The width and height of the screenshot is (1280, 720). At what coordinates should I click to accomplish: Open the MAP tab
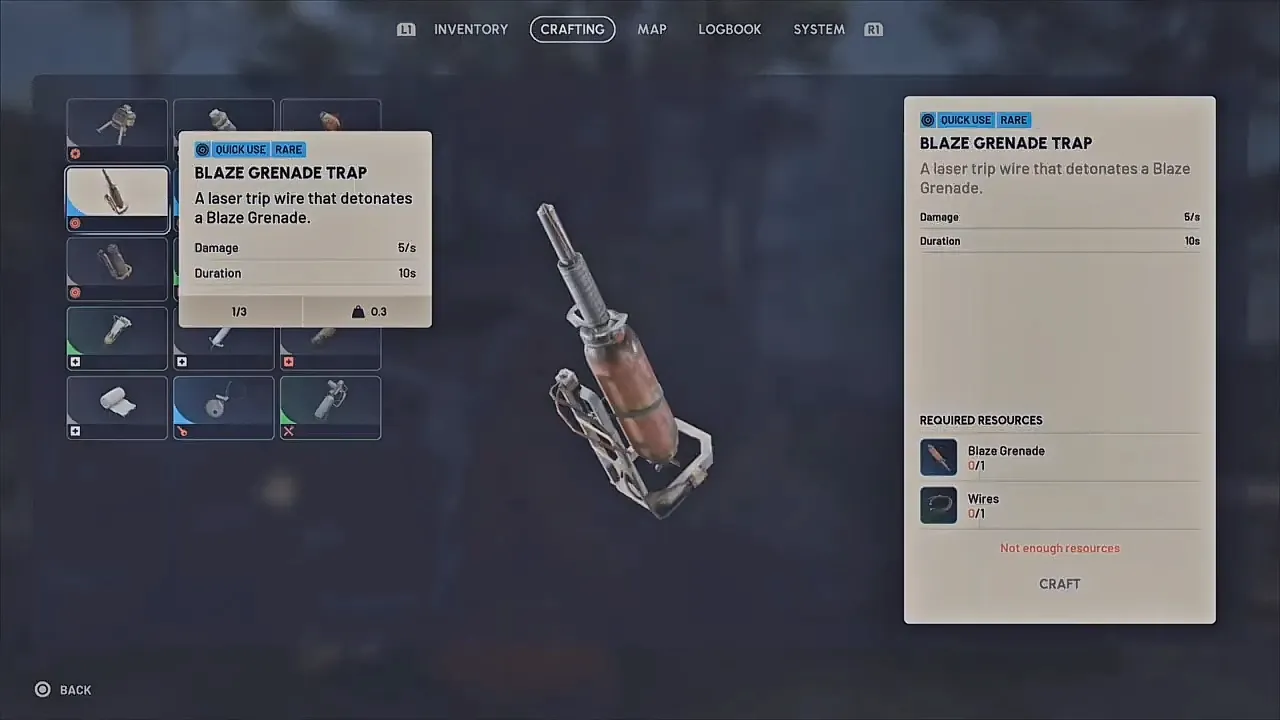652,29
